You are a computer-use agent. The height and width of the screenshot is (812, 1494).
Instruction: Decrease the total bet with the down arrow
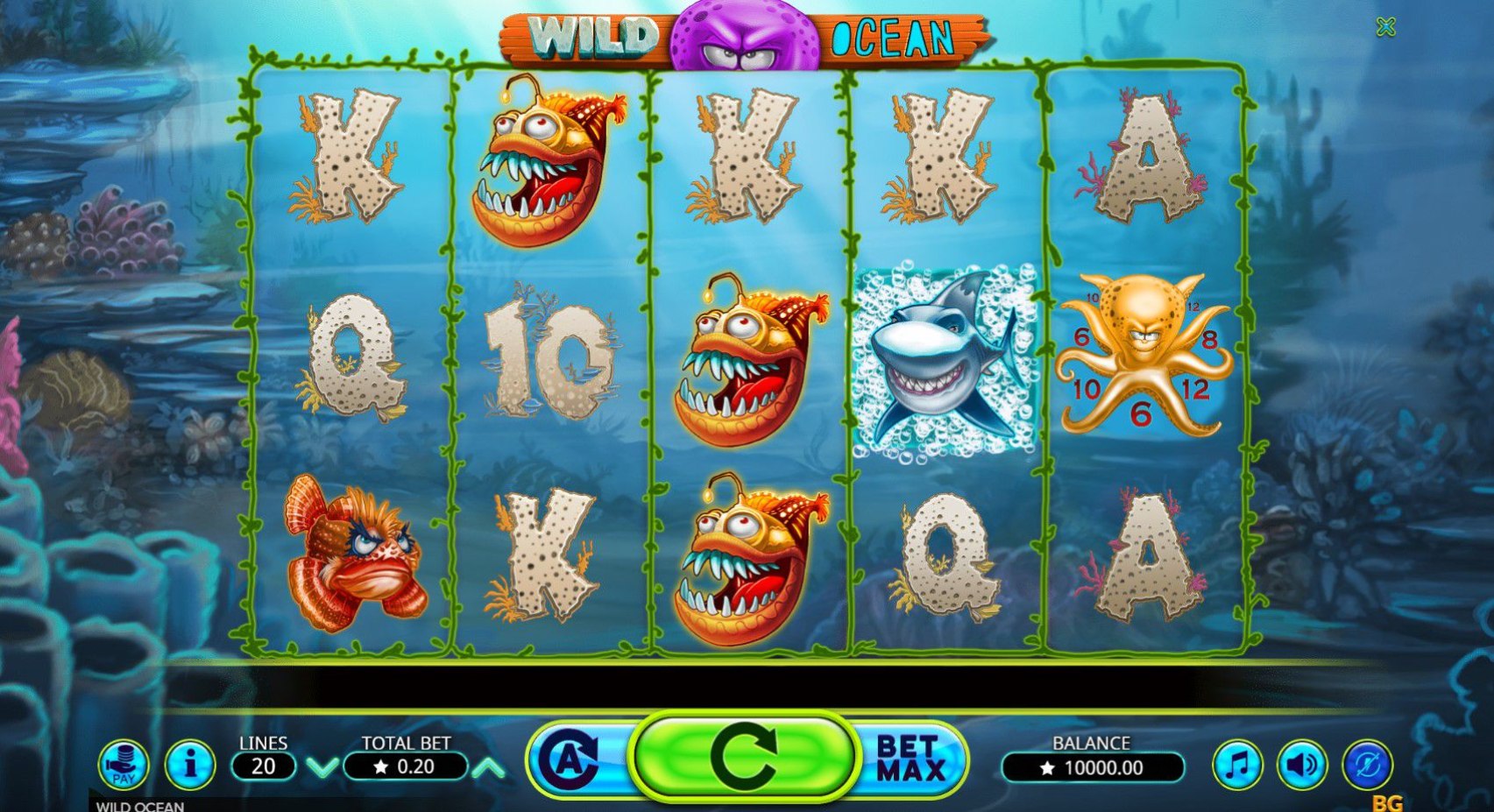322,768
